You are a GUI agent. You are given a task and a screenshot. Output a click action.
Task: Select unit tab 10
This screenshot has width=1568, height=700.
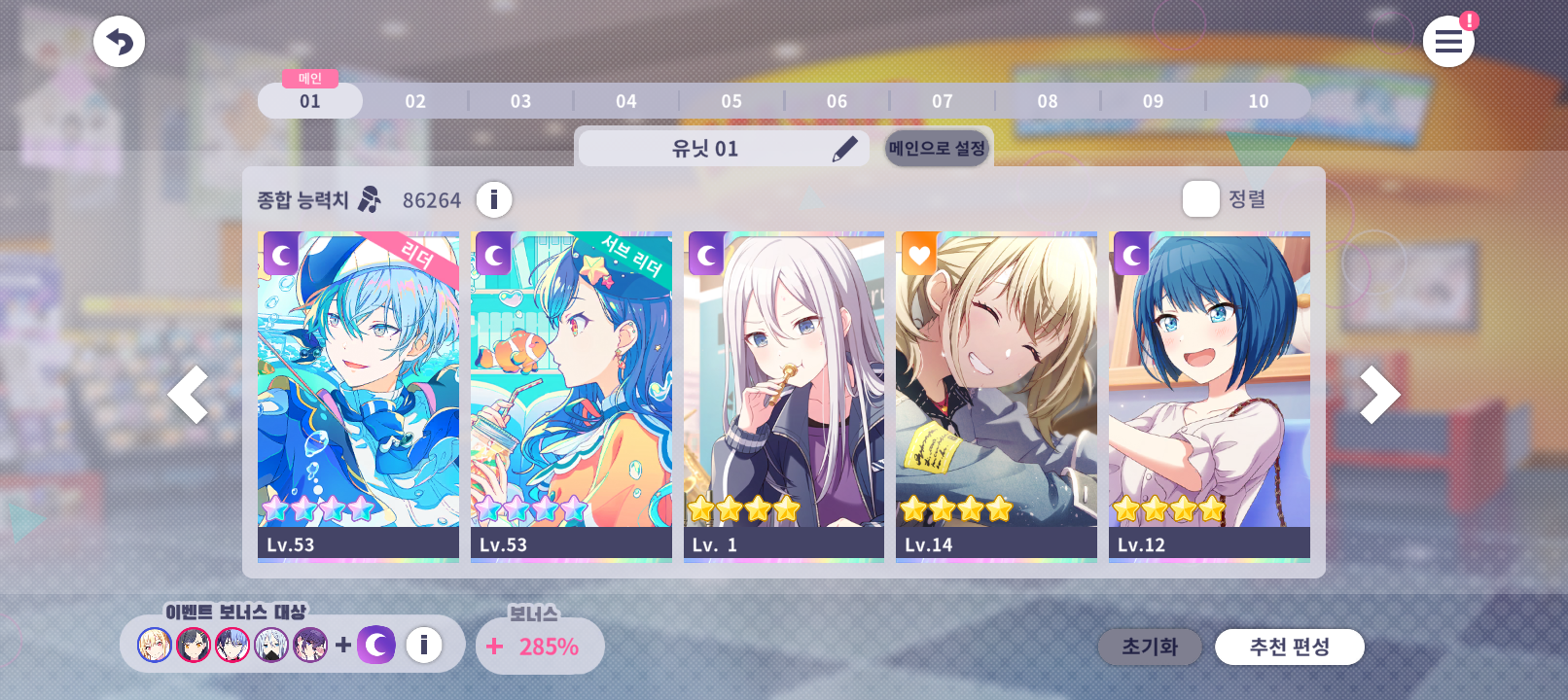1258,100
